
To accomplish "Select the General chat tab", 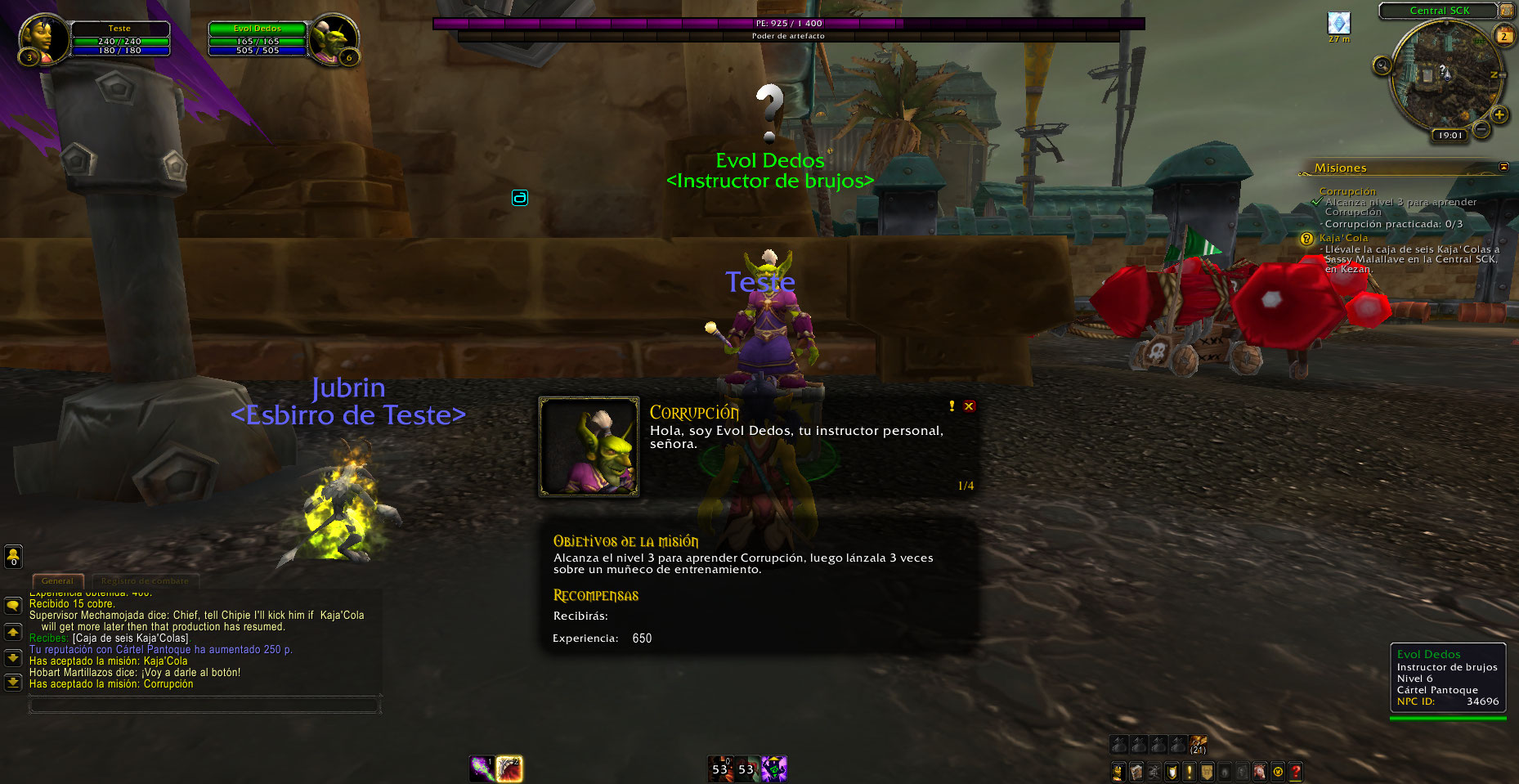I will tap(57, 581).
